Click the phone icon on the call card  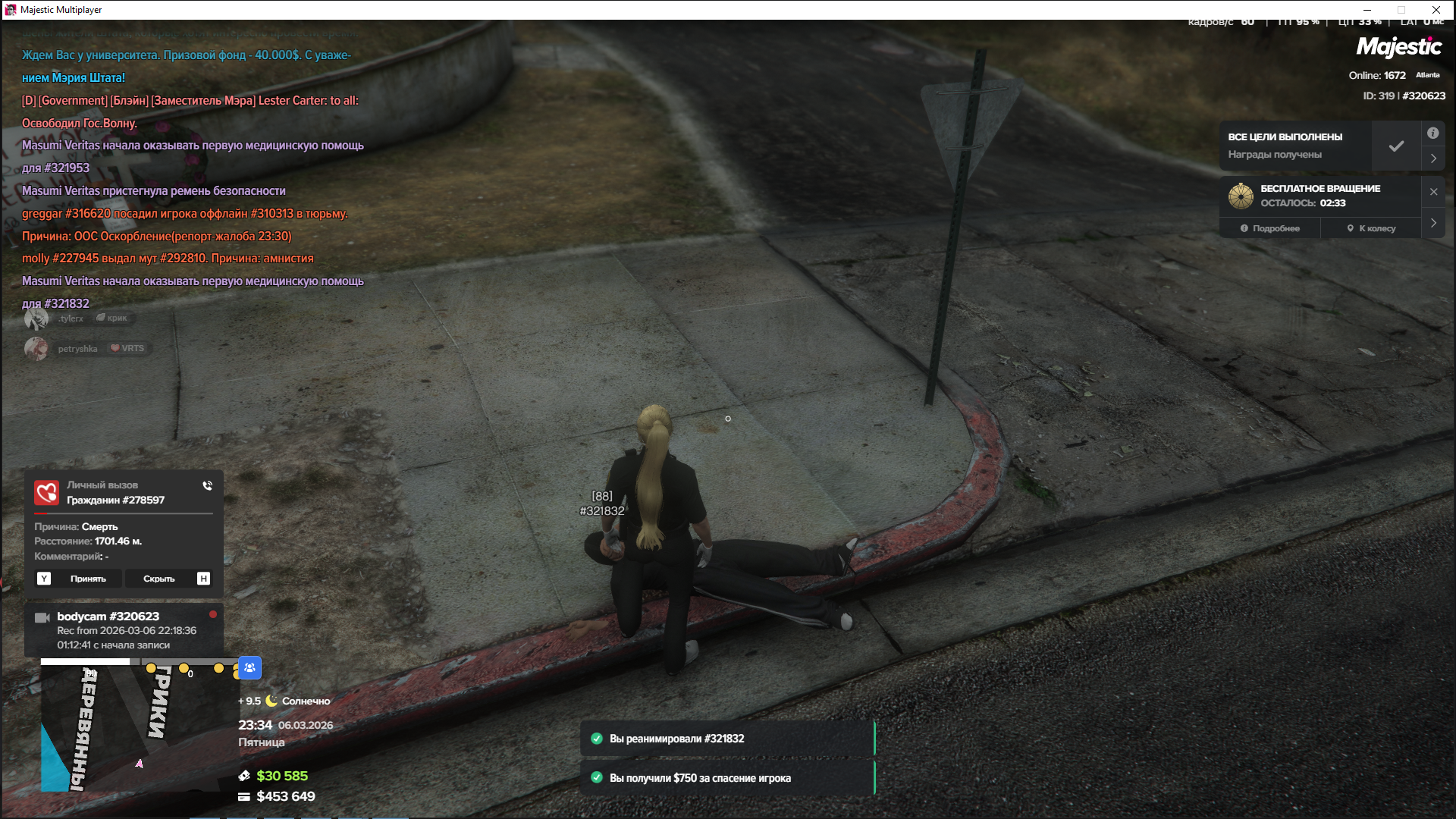(x=207, y=486)
